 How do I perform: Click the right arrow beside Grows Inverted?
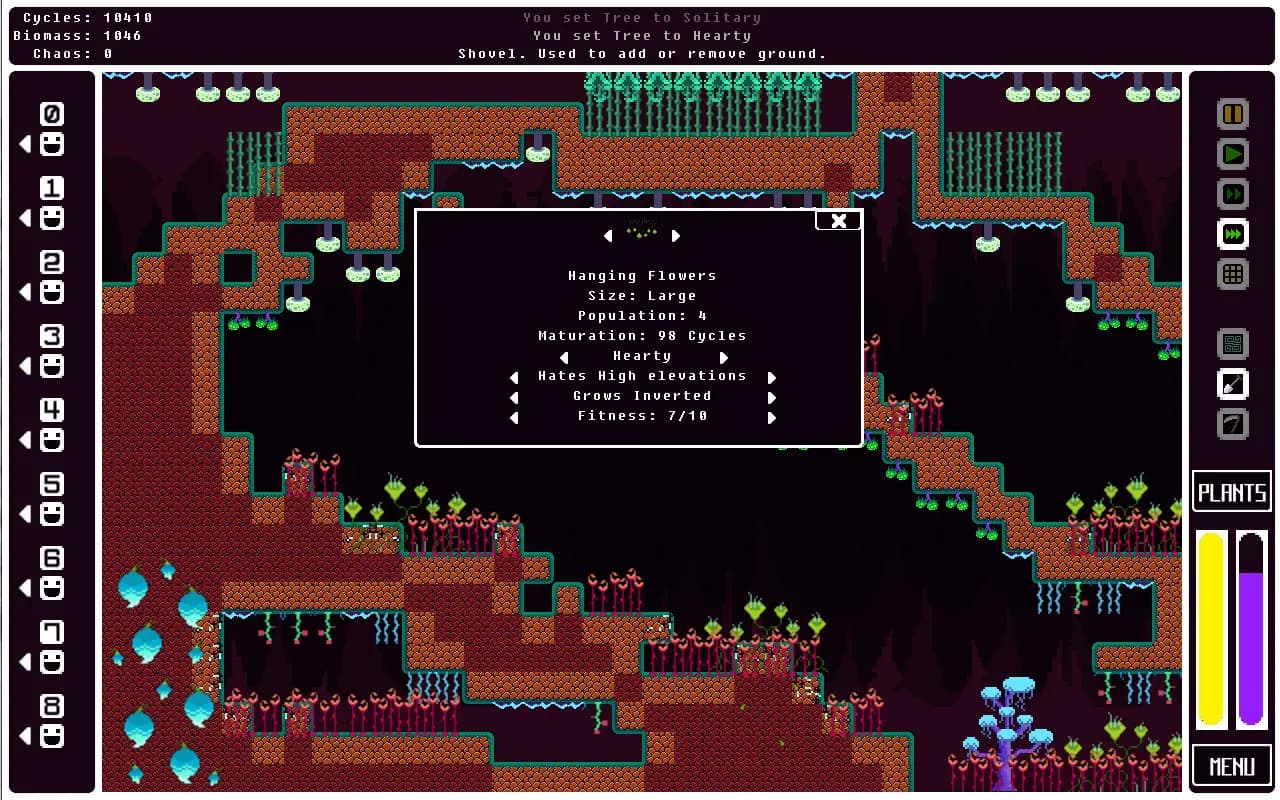(x=771, y=397)
